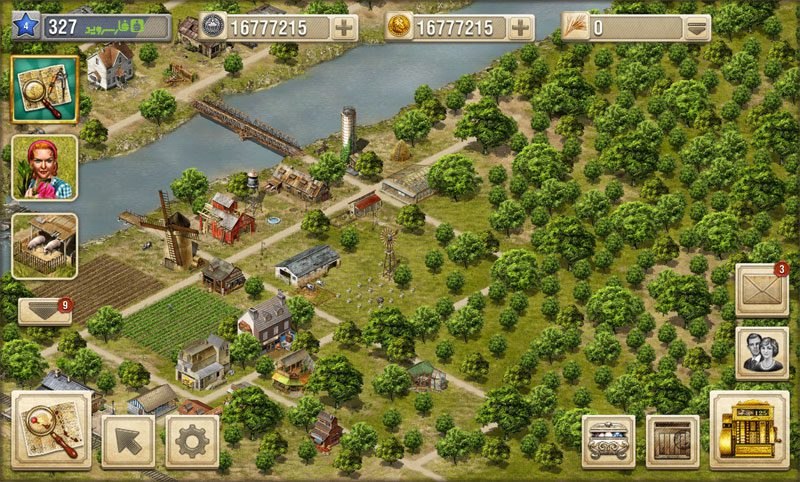Activate the arrow cursor selection tool
The image size is (800, 482).
[128, 439]
